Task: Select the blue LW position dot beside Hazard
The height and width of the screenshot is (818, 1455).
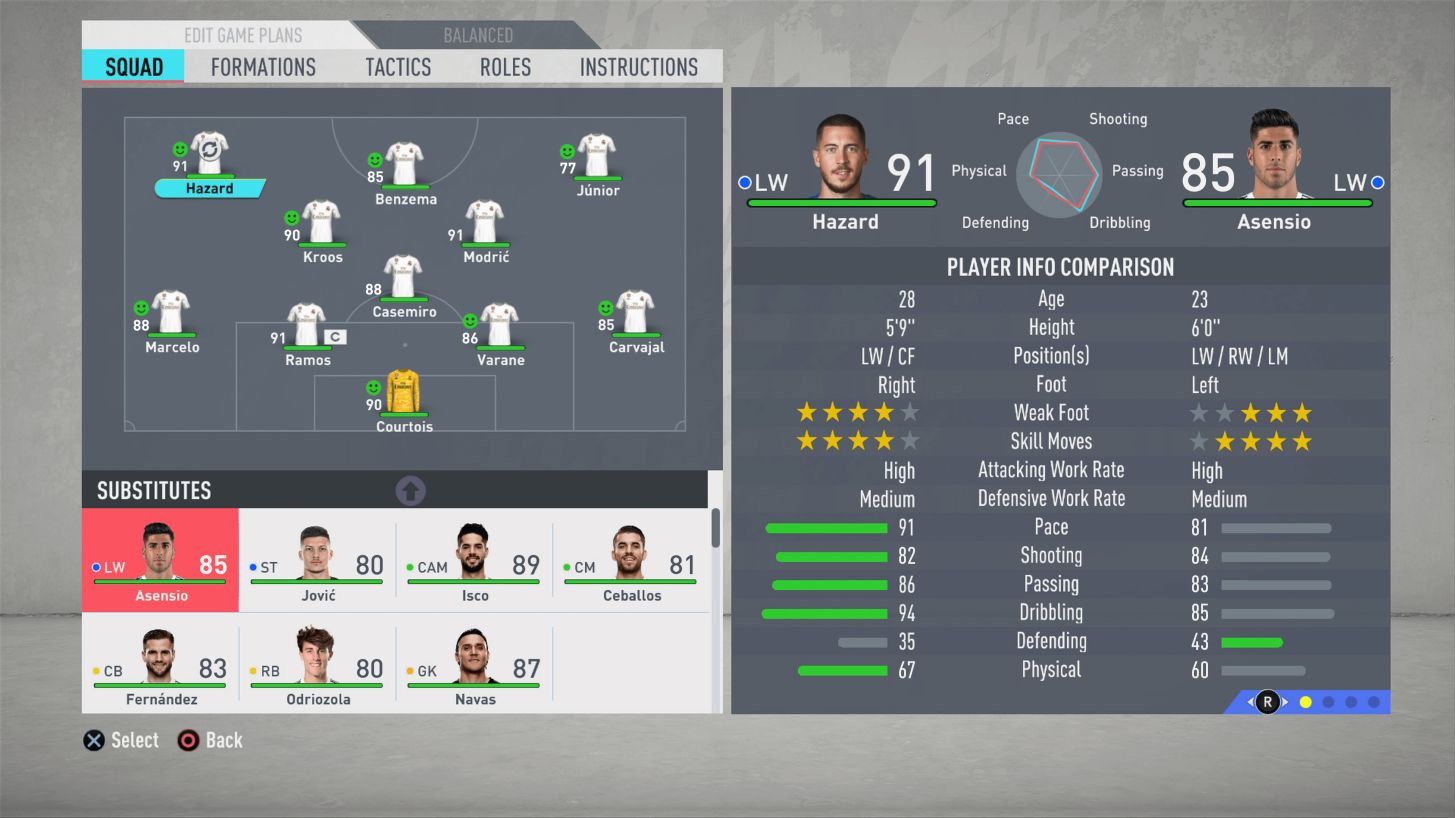Action: point(744,183)
